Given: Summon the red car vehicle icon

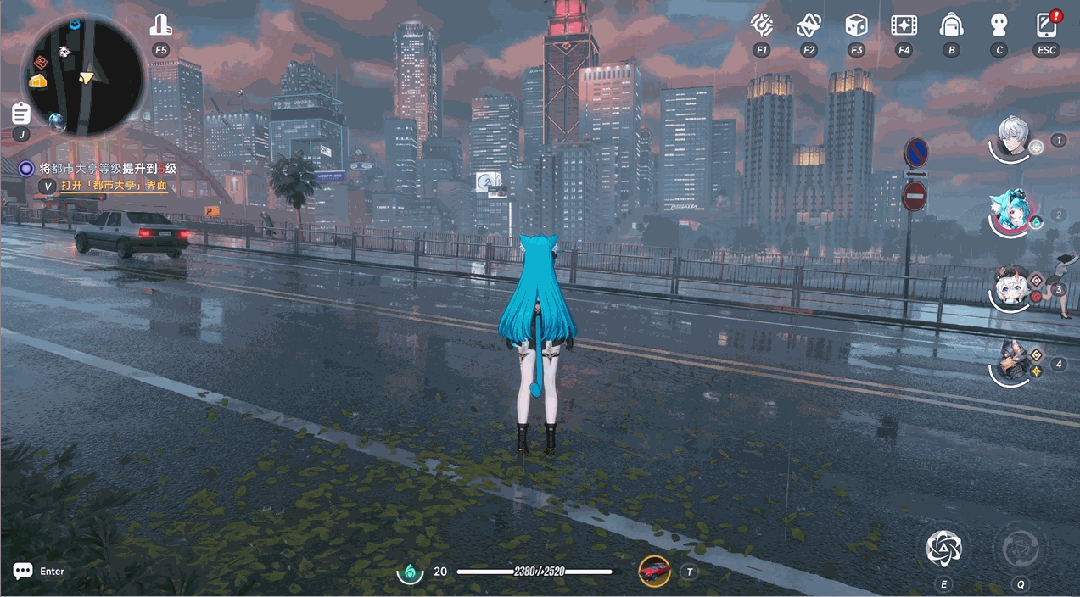Looking at the screenshot, I should (654, 570).
